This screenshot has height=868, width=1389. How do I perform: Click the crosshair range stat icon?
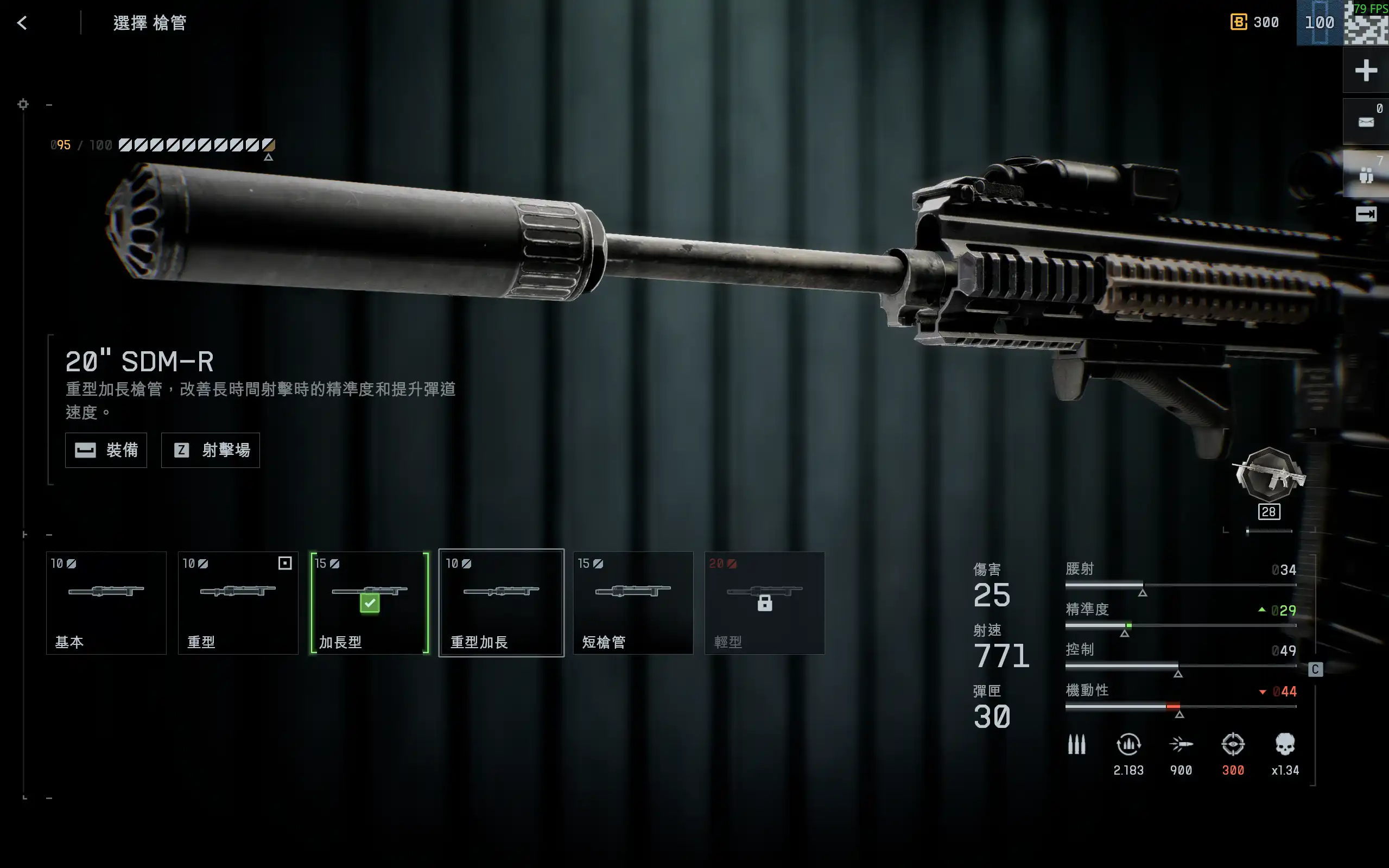pos(1232,745)
